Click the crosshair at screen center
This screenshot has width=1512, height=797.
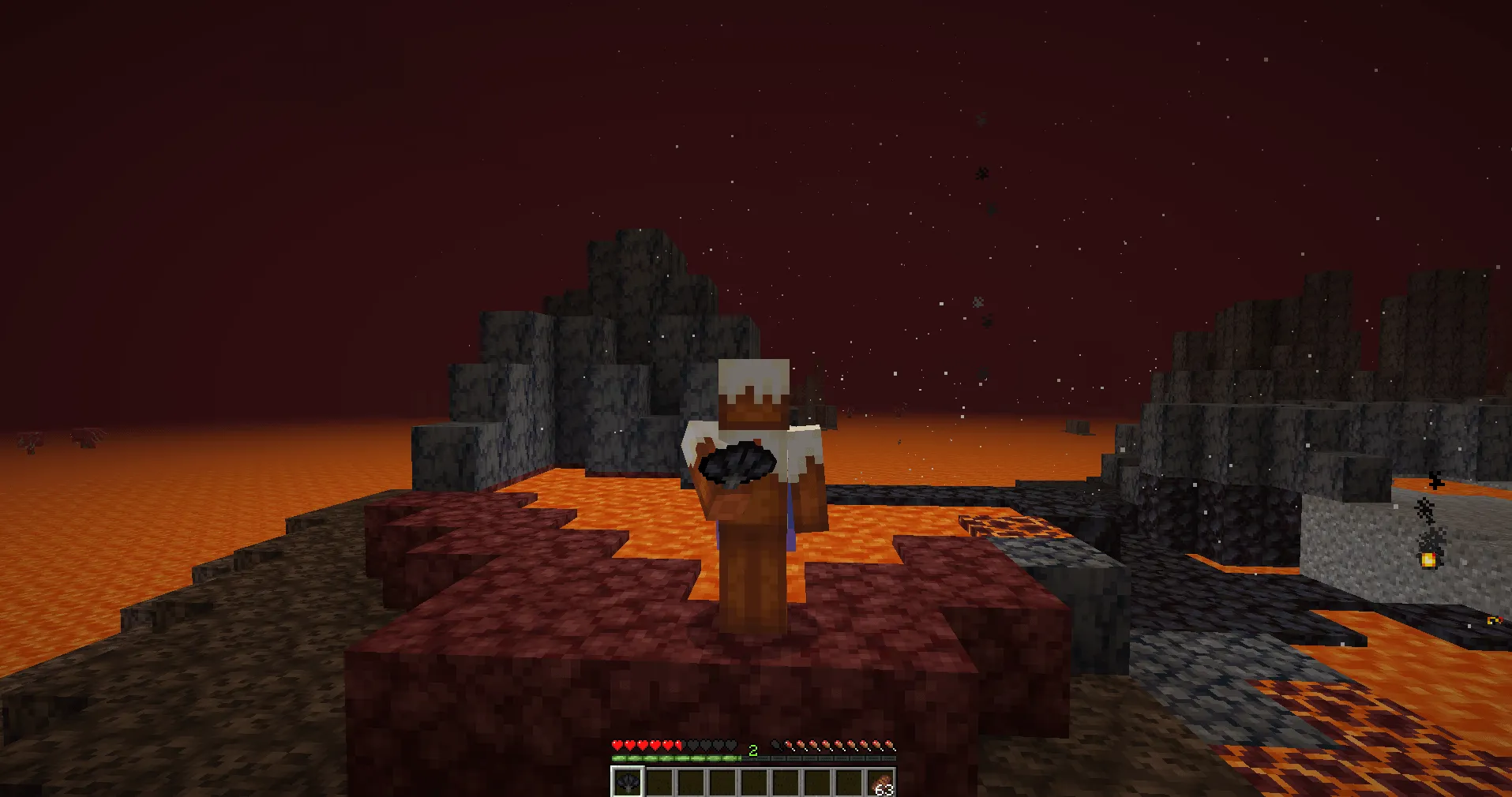(756, 398)
